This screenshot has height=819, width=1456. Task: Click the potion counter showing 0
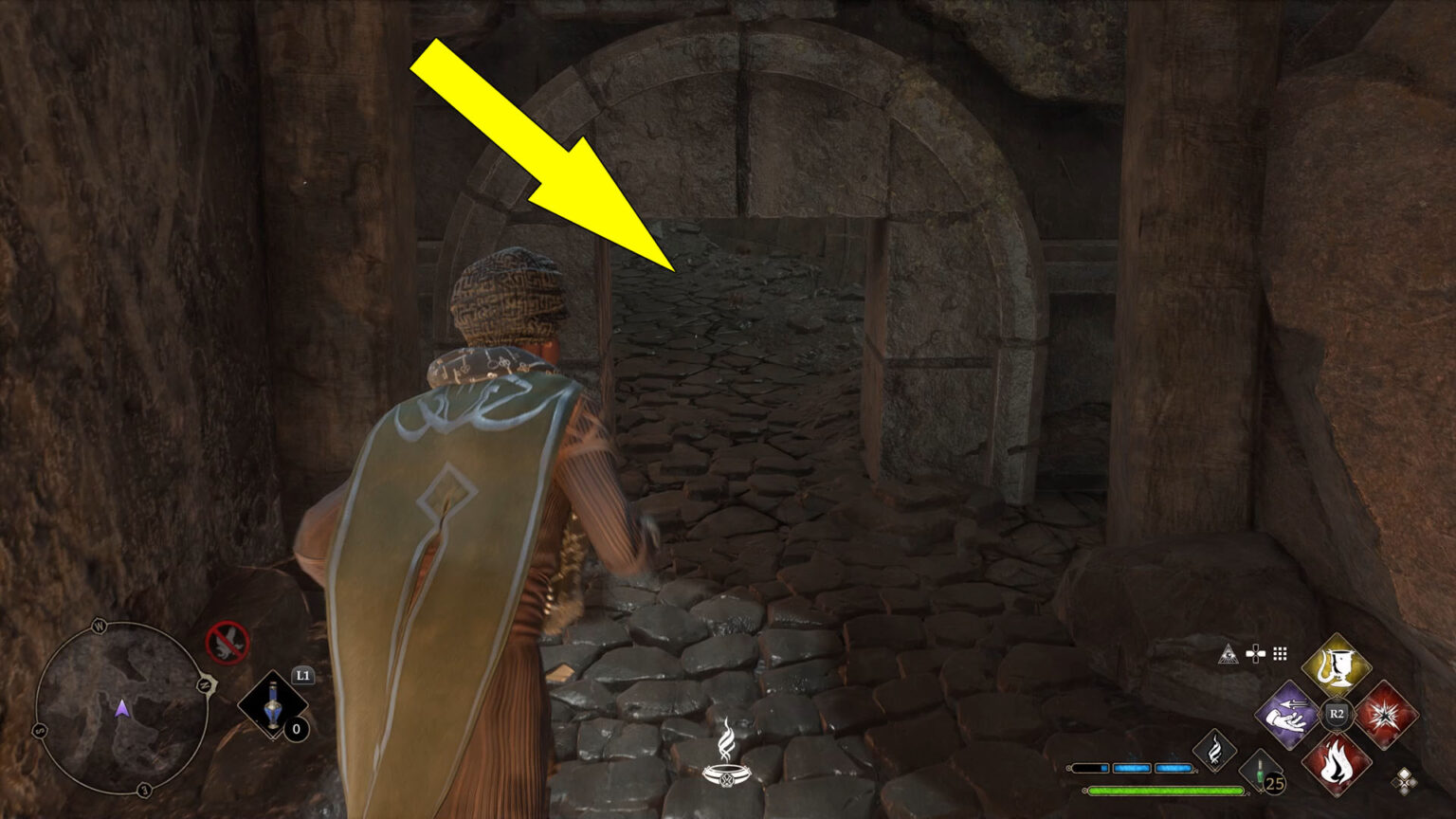pyautogui.click(x=296, y=728)
